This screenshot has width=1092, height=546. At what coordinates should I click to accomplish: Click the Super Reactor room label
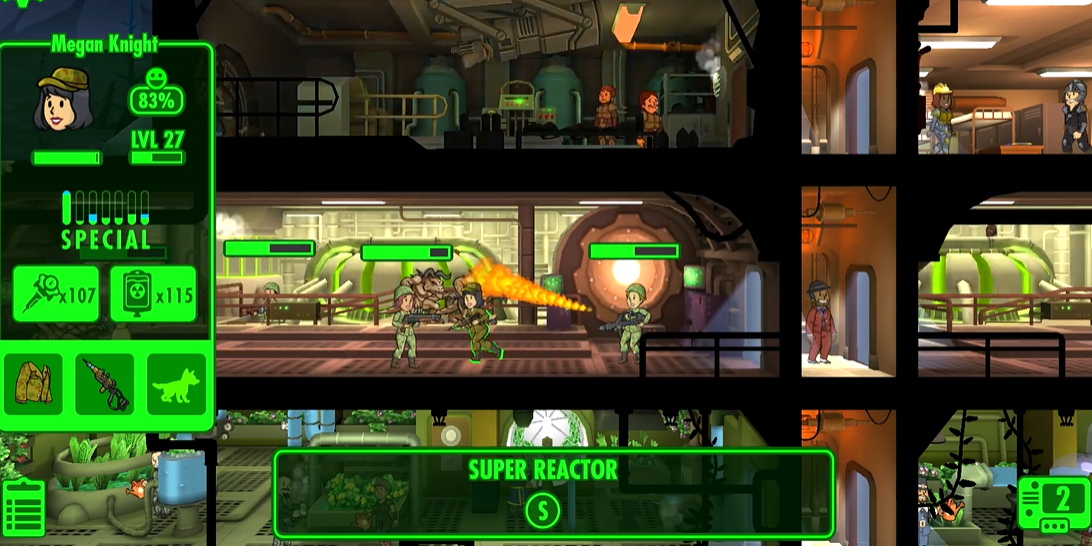click(543, 470)
